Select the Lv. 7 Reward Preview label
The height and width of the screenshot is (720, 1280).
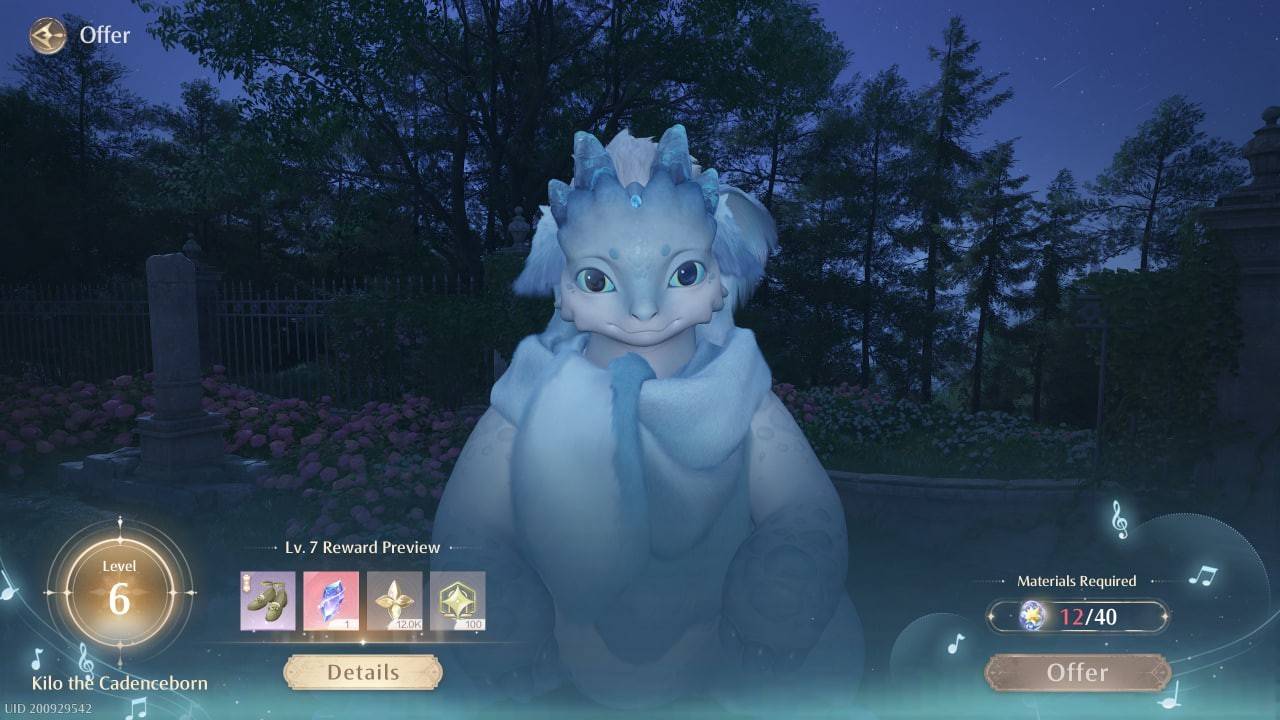[x=361, y=547]
